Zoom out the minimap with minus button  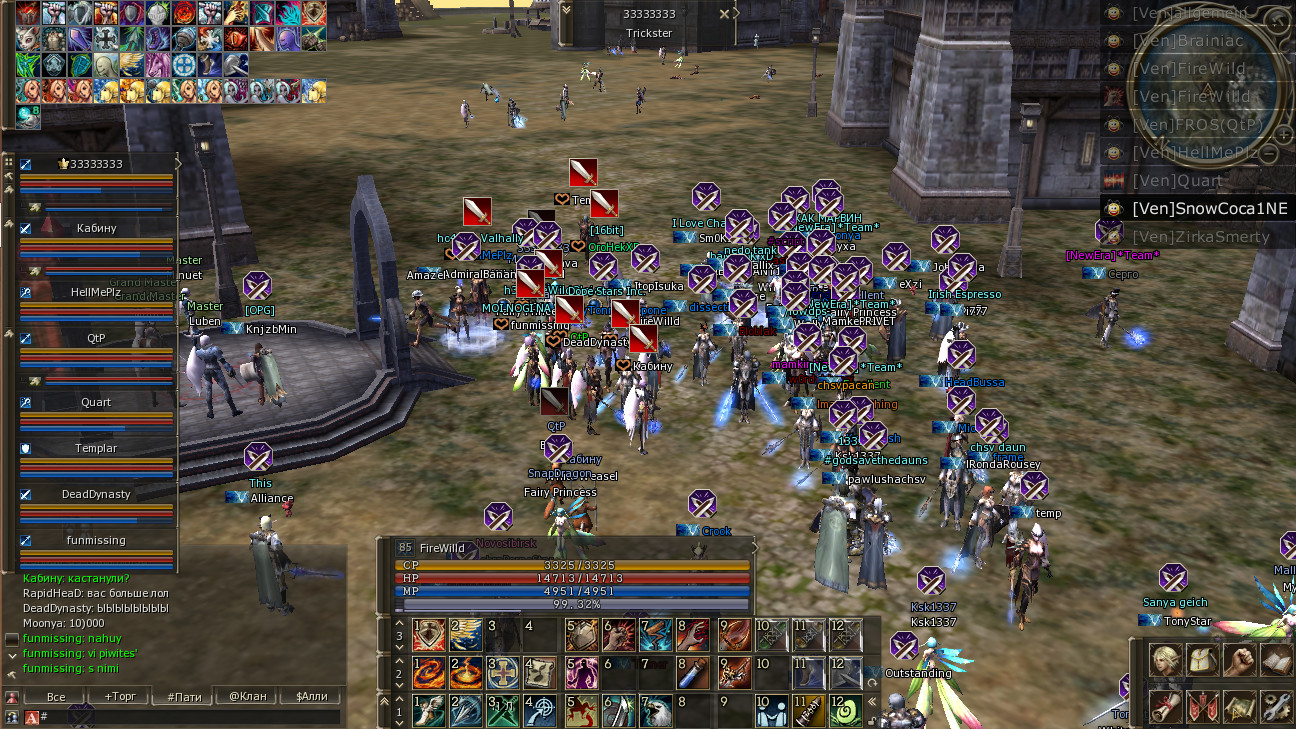click(x=1269, y=155)
